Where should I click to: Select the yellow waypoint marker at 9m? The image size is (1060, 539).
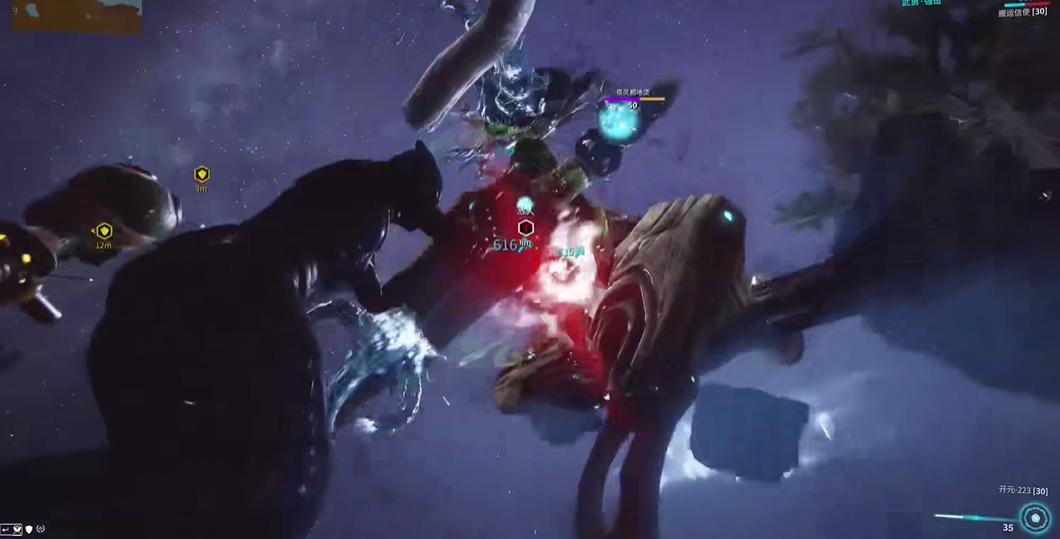pyautogui.click(x=201, y=174)
